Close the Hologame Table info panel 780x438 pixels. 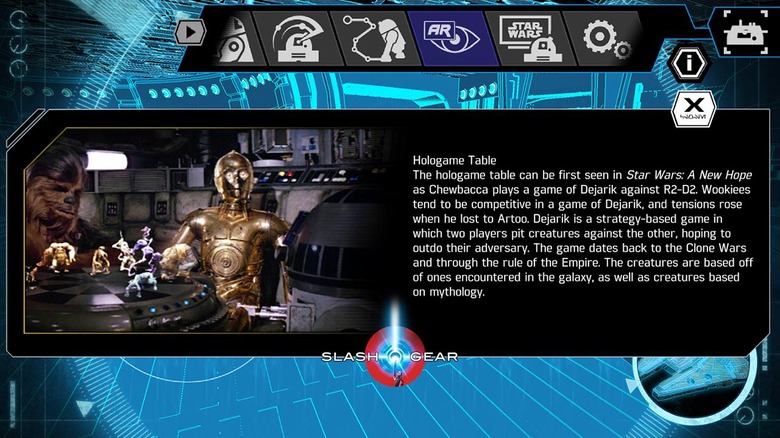click(x=689, y=108)
